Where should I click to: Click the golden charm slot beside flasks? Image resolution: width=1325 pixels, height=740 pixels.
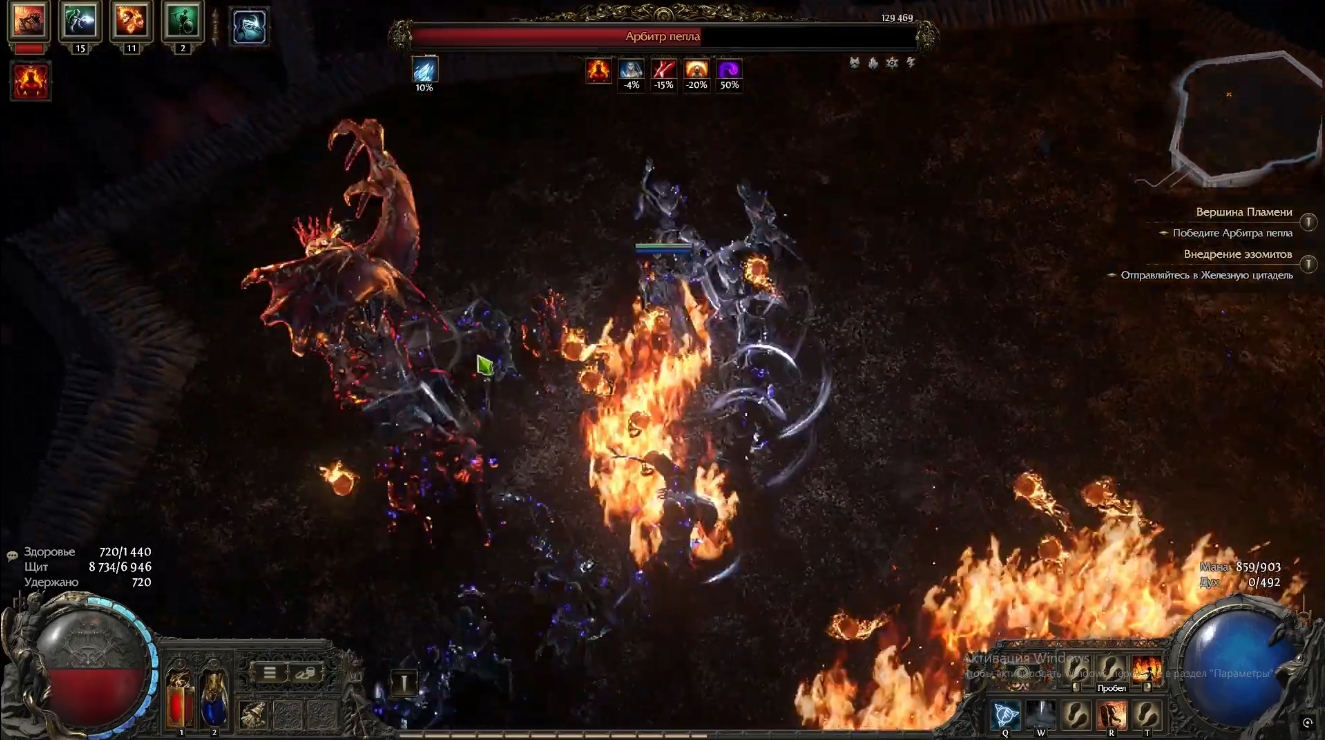(x=253, y=713)
